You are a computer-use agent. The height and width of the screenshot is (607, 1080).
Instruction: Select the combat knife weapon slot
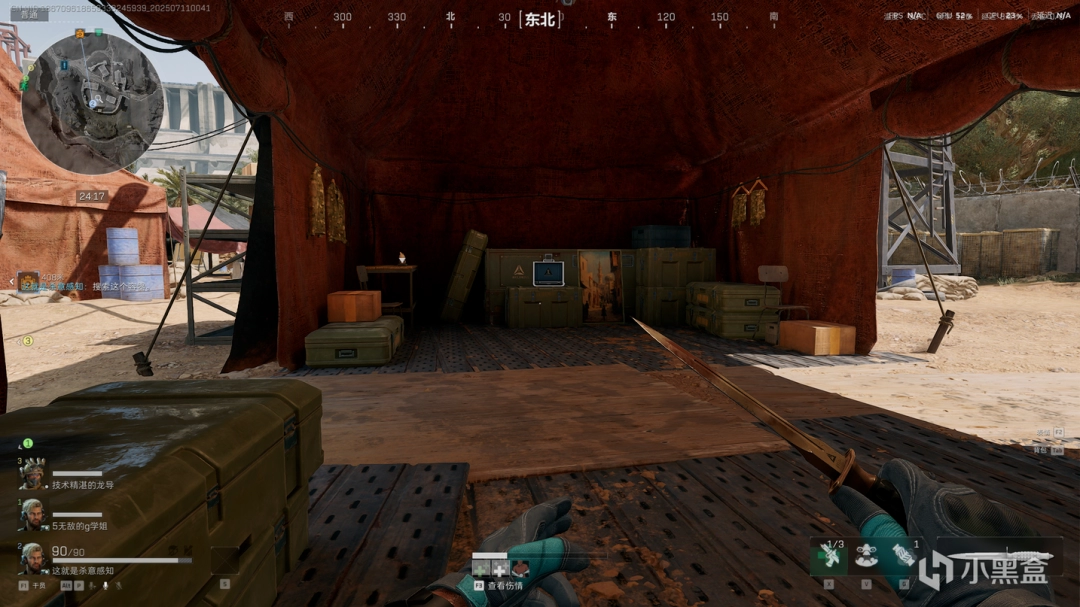[x=1000, y=557]
